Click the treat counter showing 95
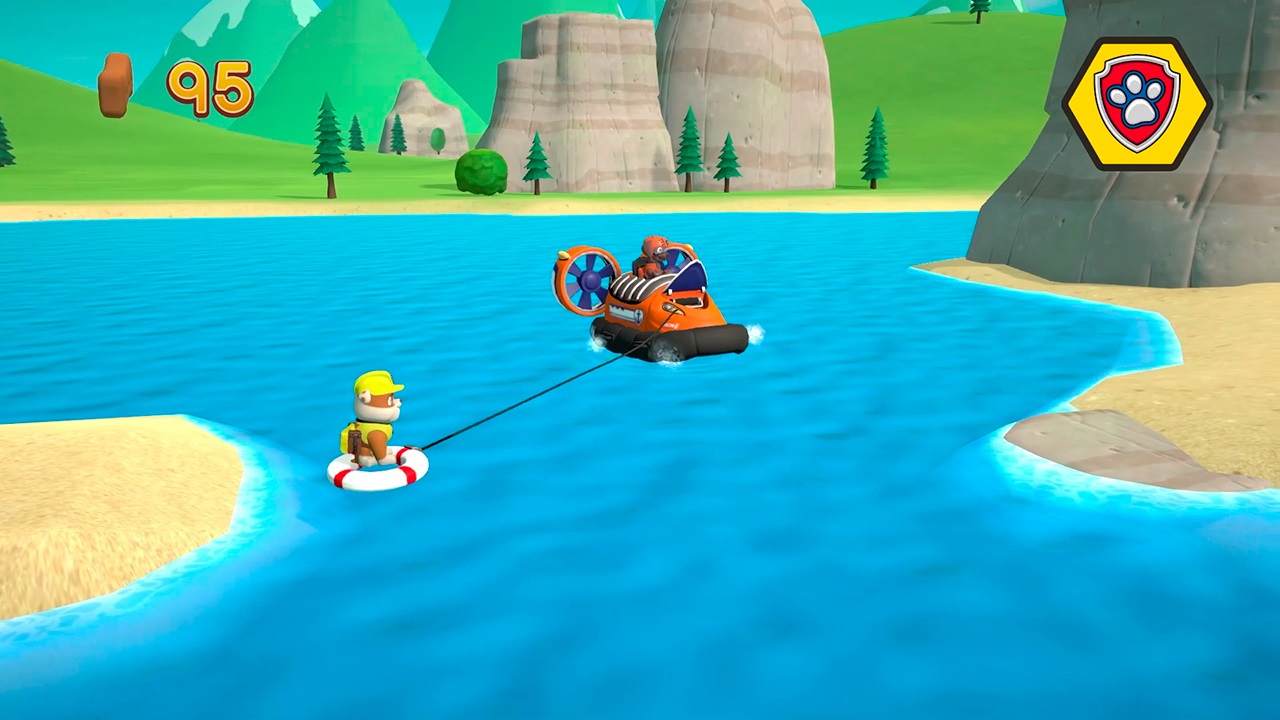The height and width of the screenshot is (720, 1280). (x=210, y=87)
